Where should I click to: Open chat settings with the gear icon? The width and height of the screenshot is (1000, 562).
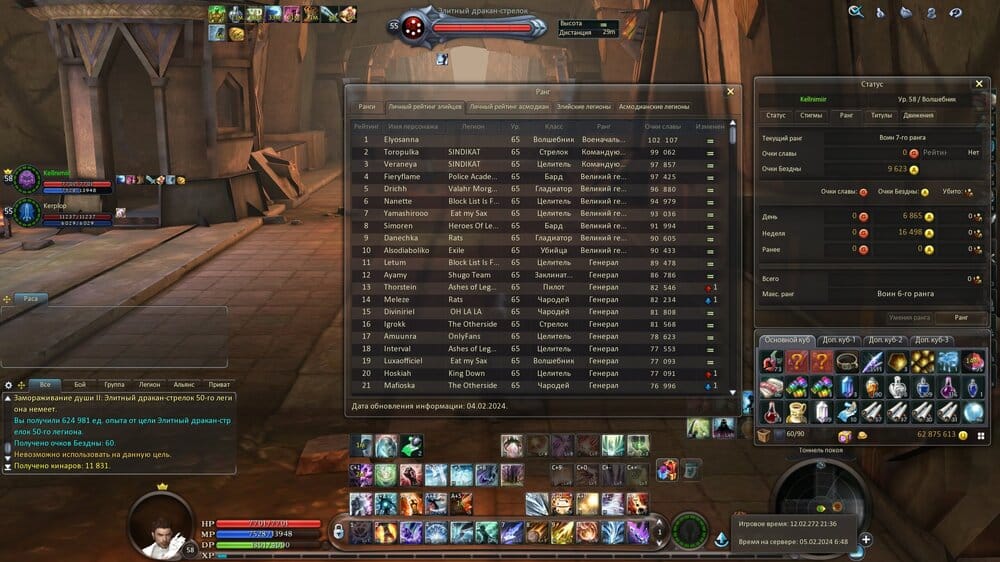click(x=8, y=384)
